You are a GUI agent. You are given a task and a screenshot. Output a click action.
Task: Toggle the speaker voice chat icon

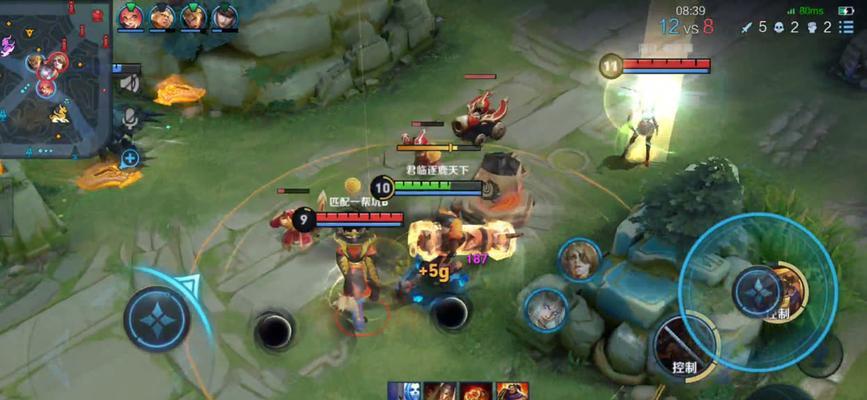pyautogui.click(x=128, y=83)
